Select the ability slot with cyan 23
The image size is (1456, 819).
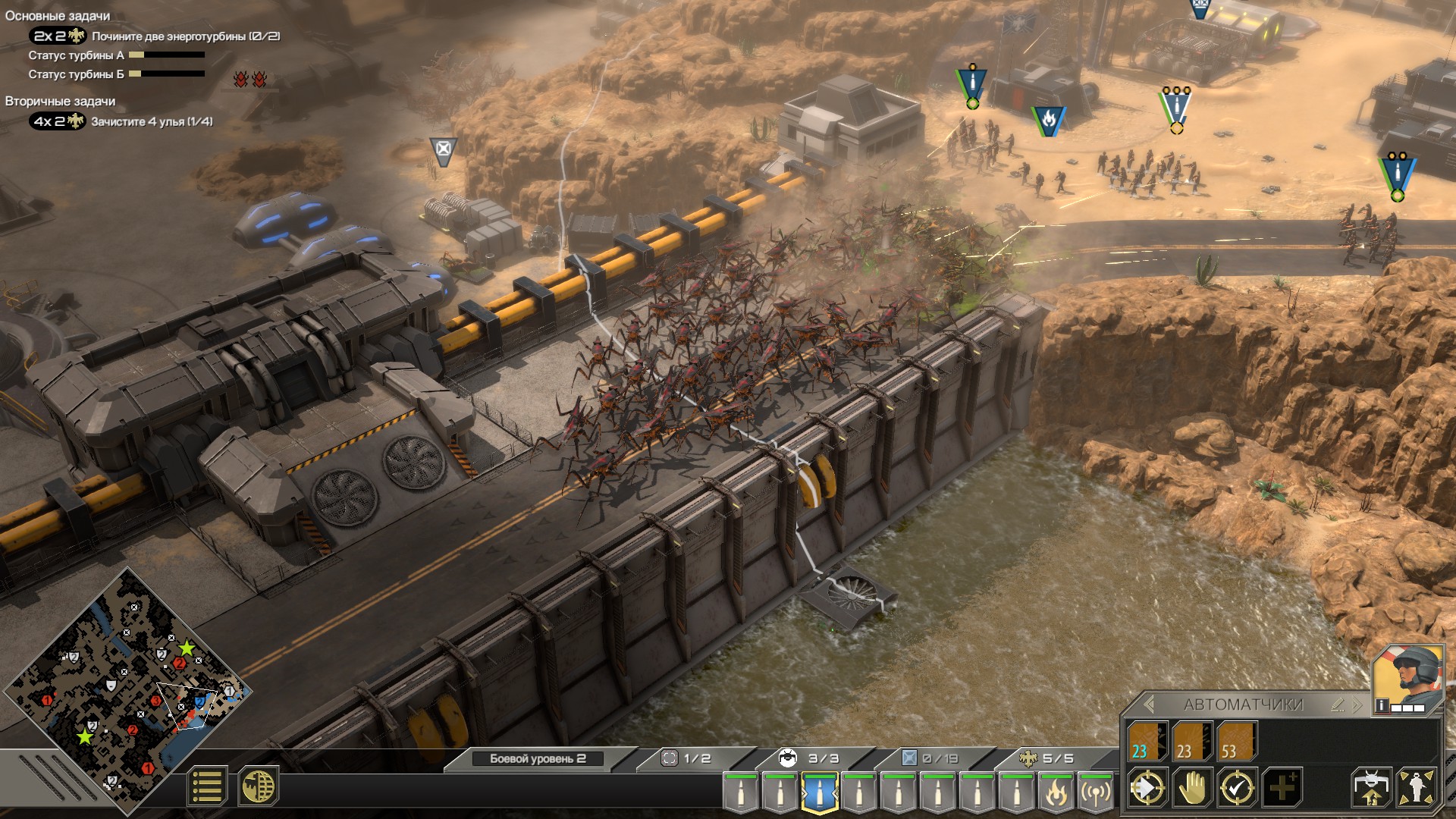pos(1147,741)
